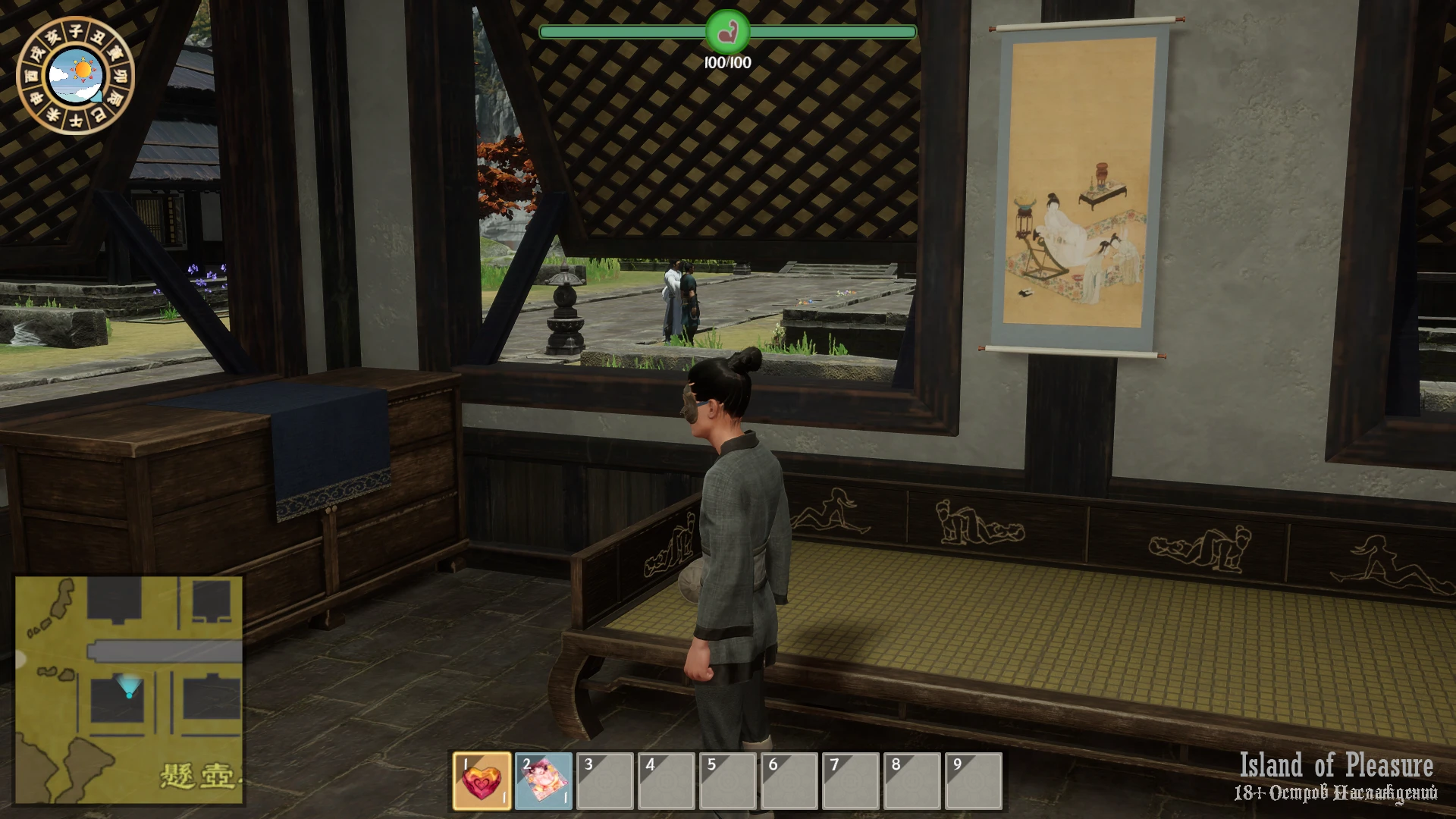Select the picture card in hotbar slot 2
The width and height of the screenshot is (1456, 819).
pos(544,781)
